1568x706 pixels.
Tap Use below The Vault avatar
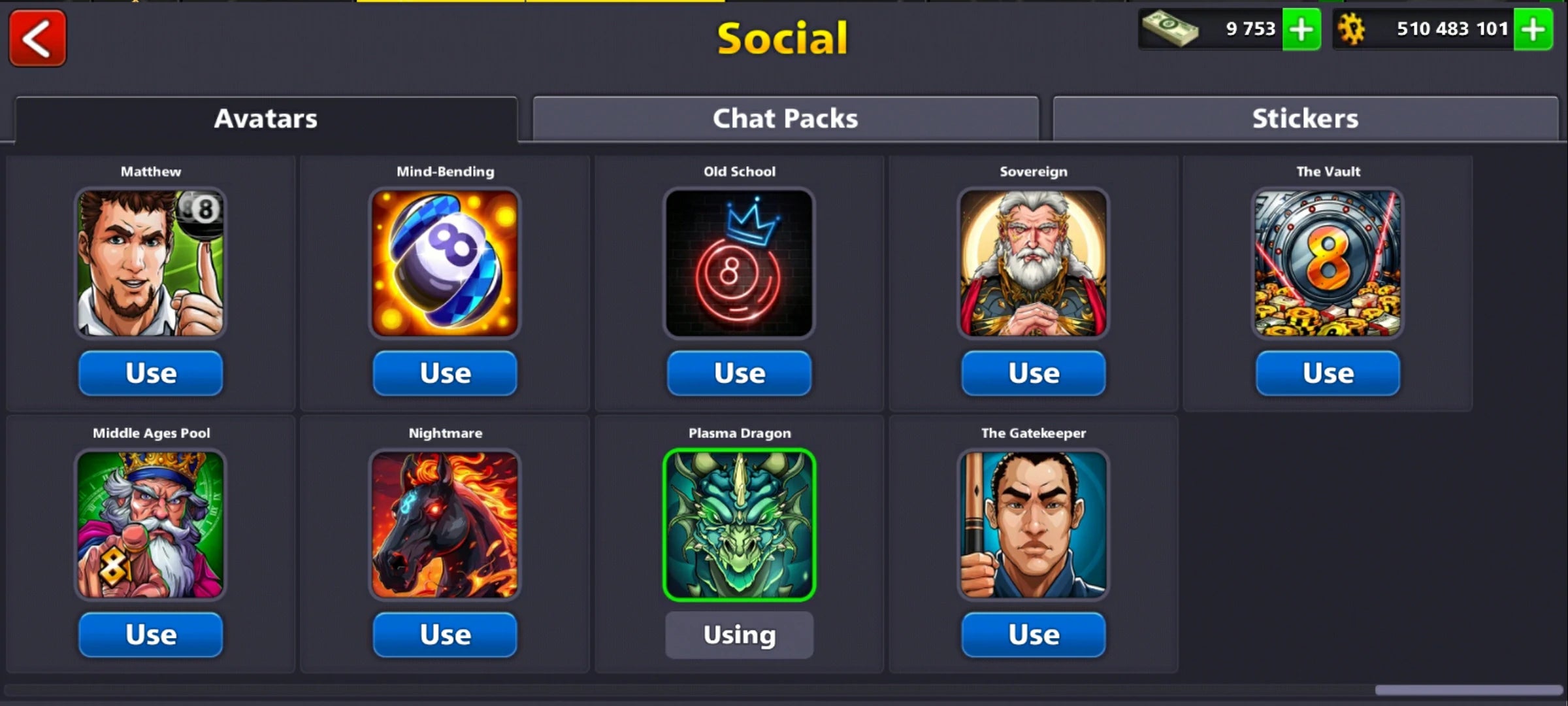coord(1328,373)
